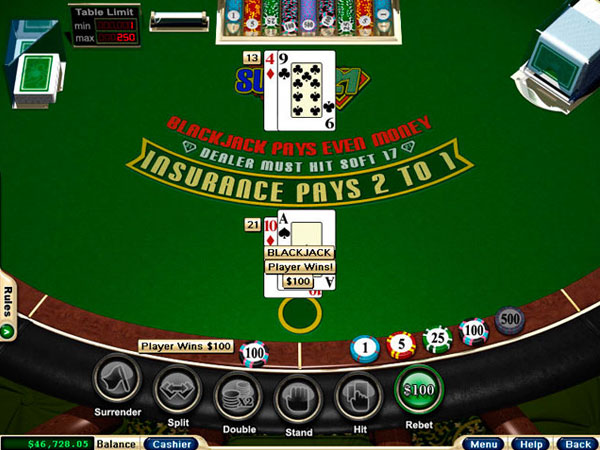600x450 pixels.
Task: Open the Menu
Action: 486,443
